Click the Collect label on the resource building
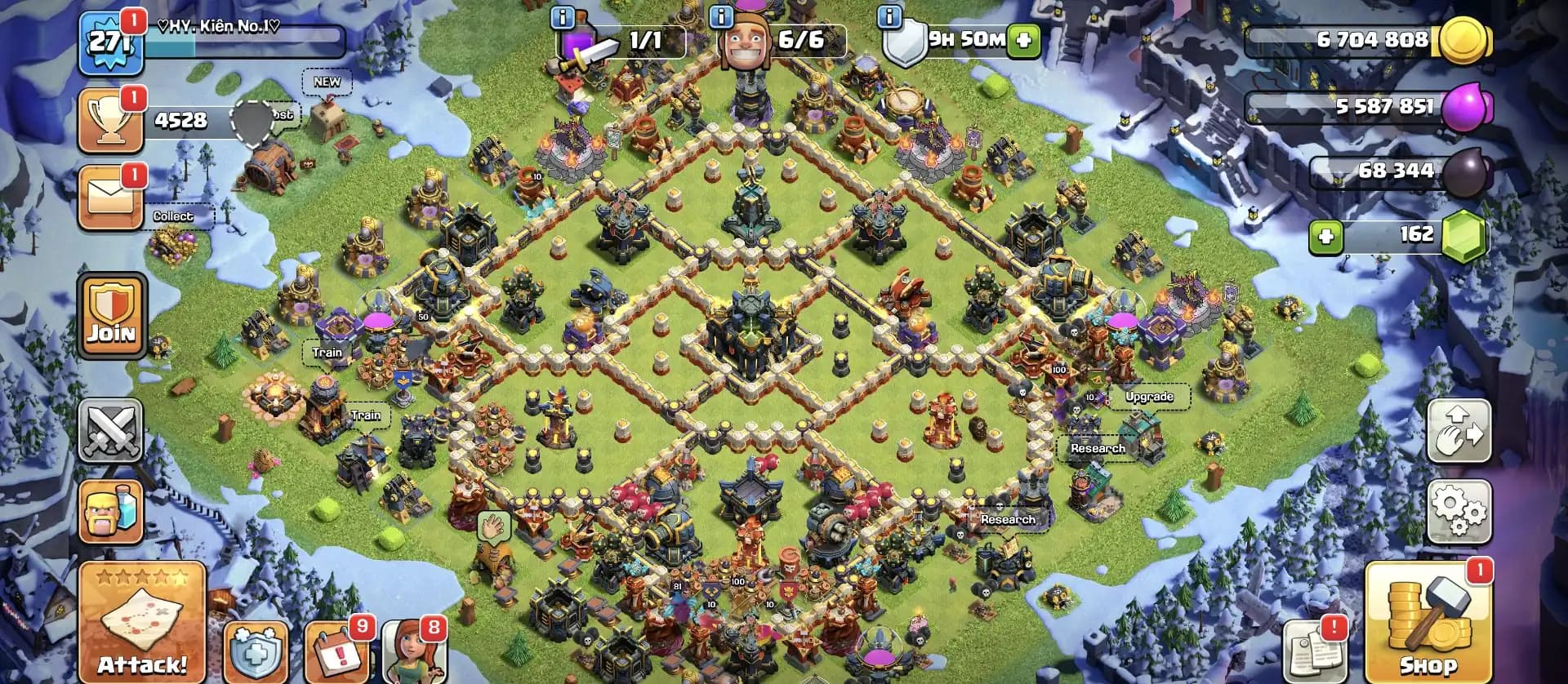Image resolution: width=1568 pixels, height=684 pixels. pos(175,216)
